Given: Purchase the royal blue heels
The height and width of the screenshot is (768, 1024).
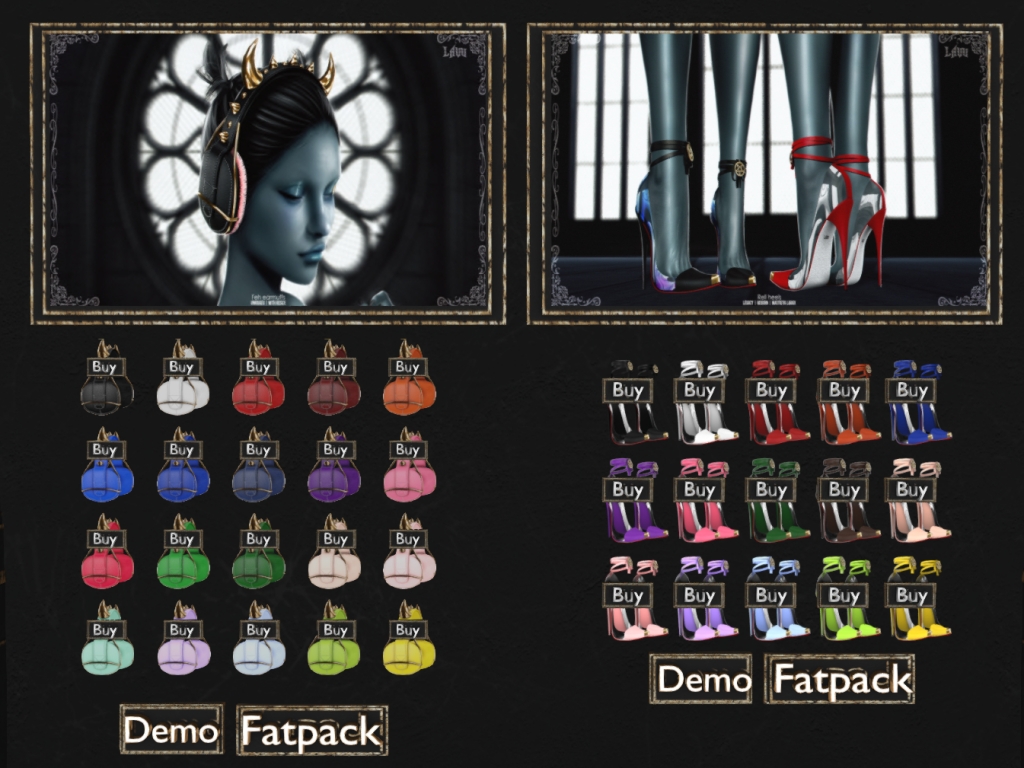Looking at the screenshot, I should pos(912,390).
